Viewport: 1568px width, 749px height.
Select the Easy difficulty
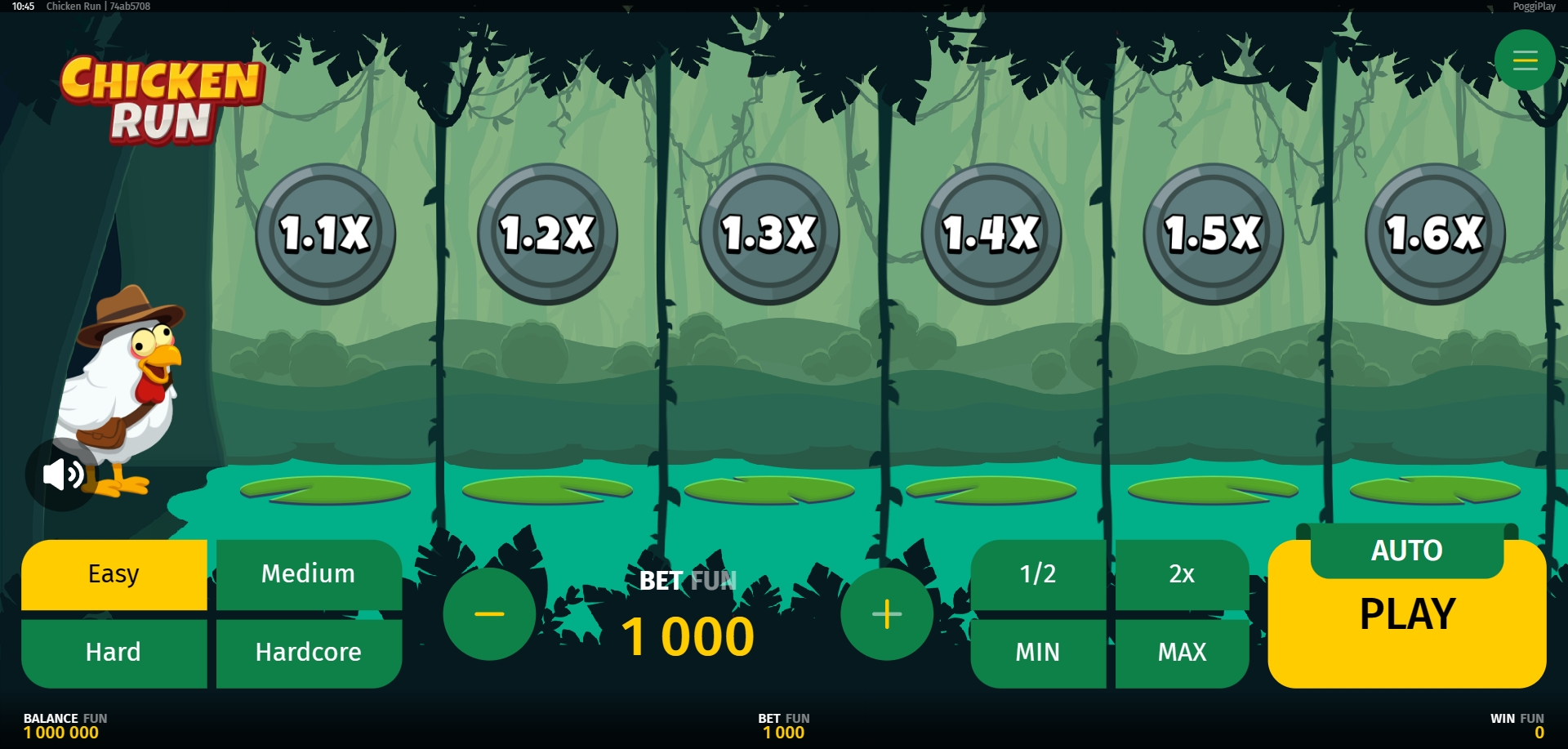point(114,574)
